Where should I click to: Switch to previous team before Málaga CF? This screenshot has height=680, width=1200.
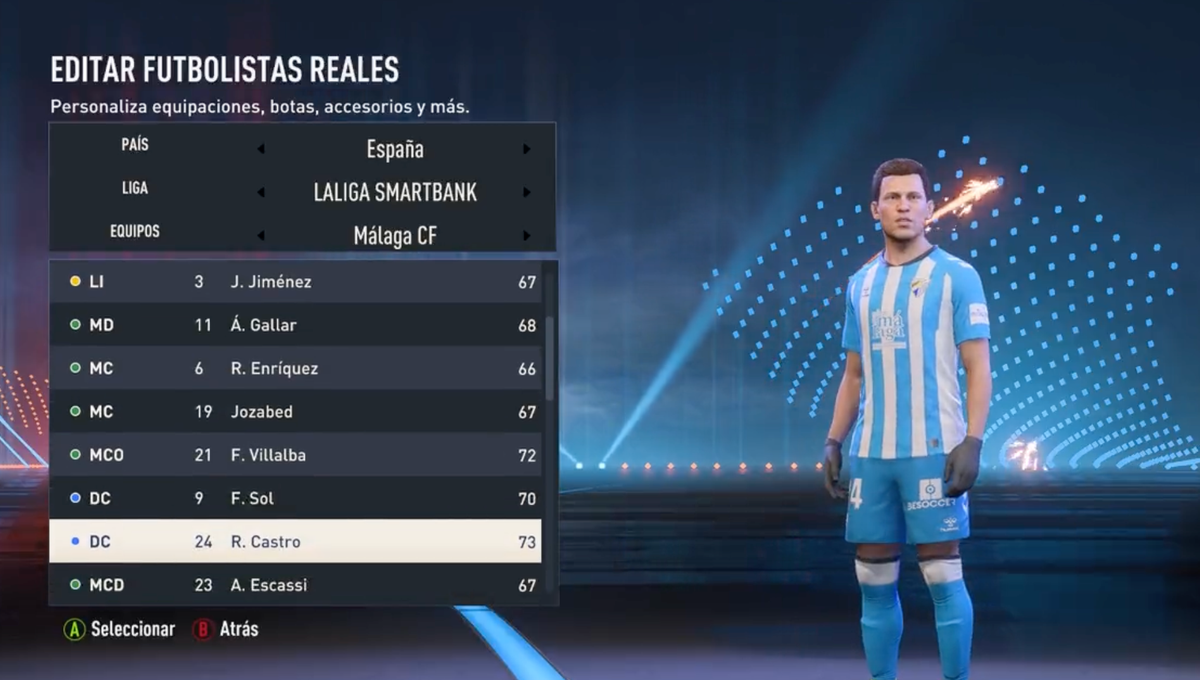pyautogui.click(x=261, y=236)
